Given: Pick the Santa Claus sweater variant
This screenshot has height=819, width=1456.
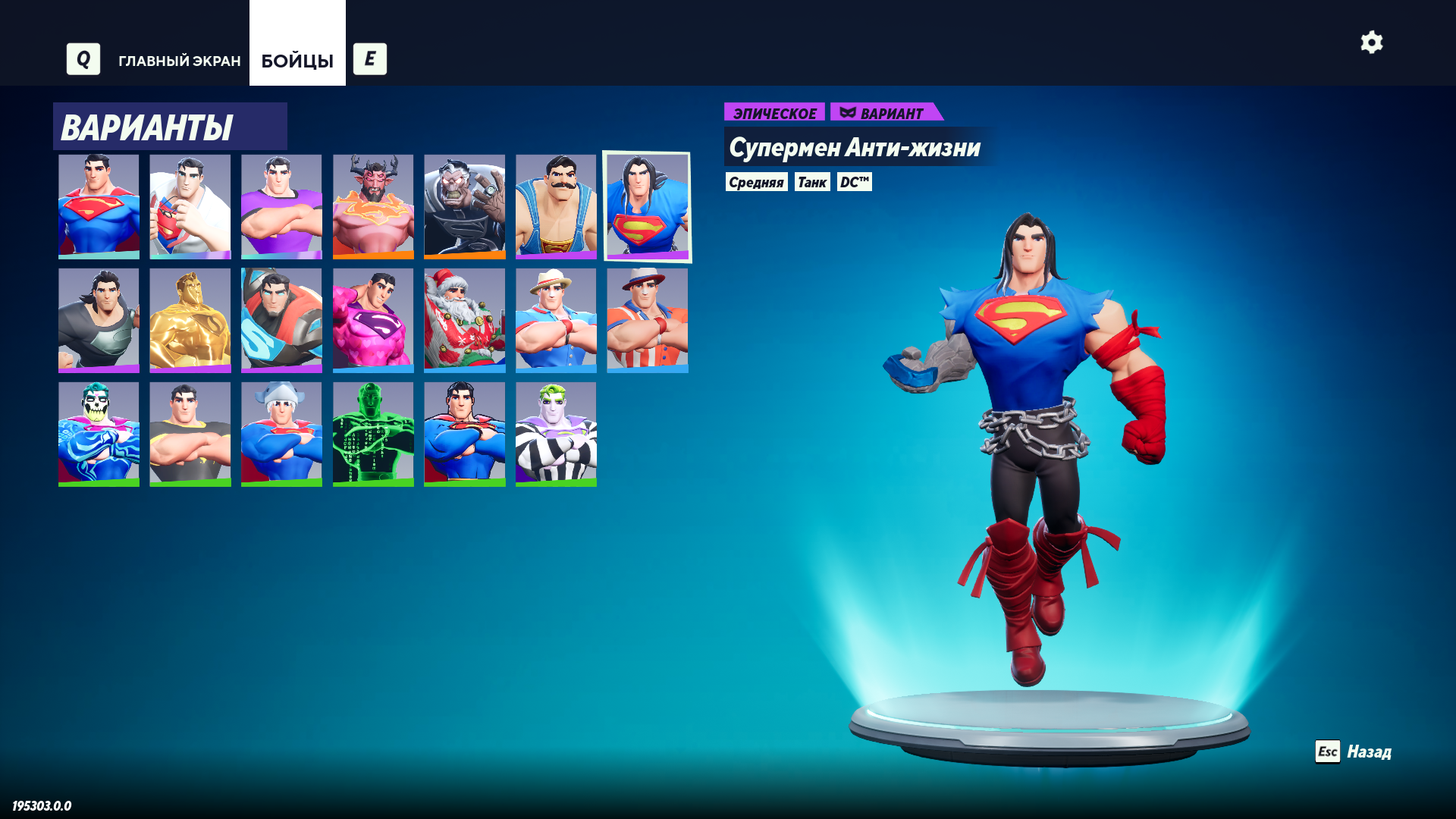Looking at the screenshot, I should click(464, 320).
